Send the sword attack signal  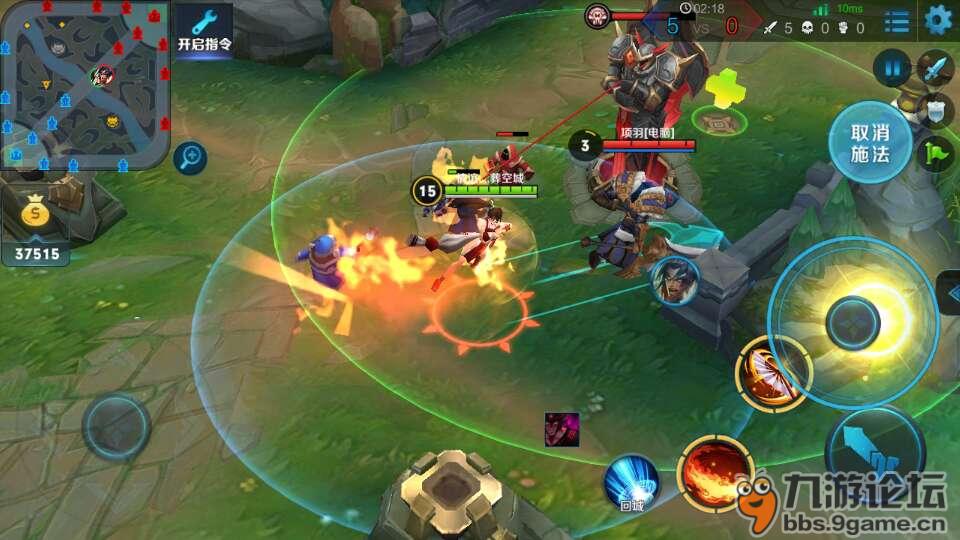(x=935, y=69)
